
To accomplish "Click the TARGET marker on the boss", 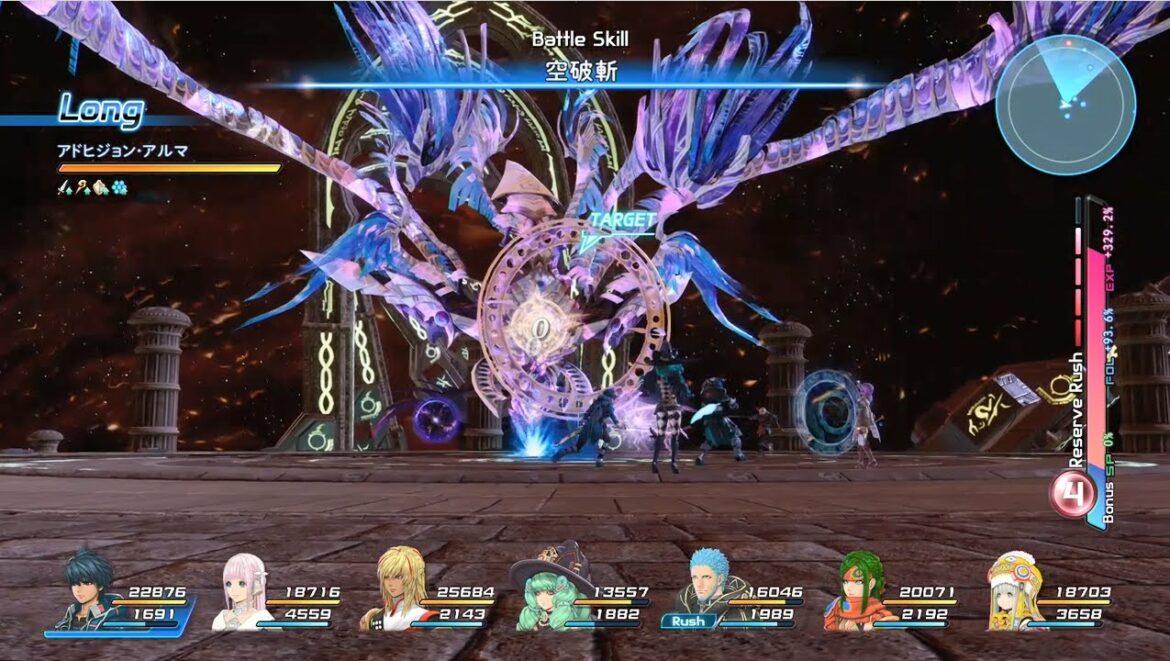I will coord(622,220).
